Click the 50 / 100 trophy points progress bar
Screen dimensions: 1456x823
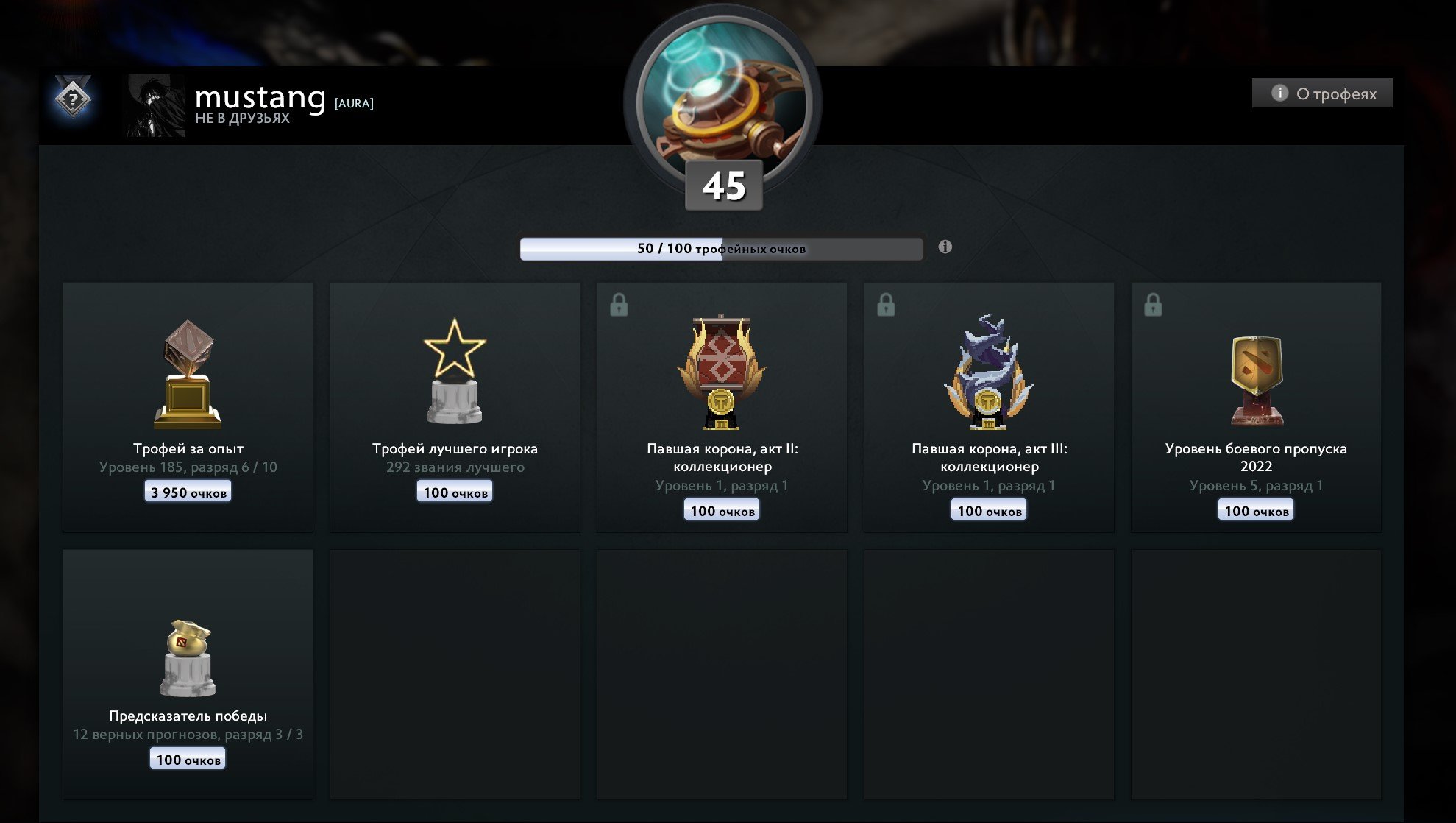pyautogui.click(x=721, y=249)
